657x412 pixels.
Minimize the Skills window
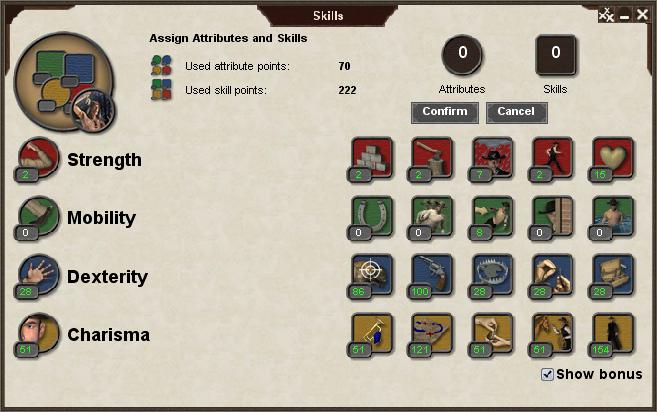[624, 15]
